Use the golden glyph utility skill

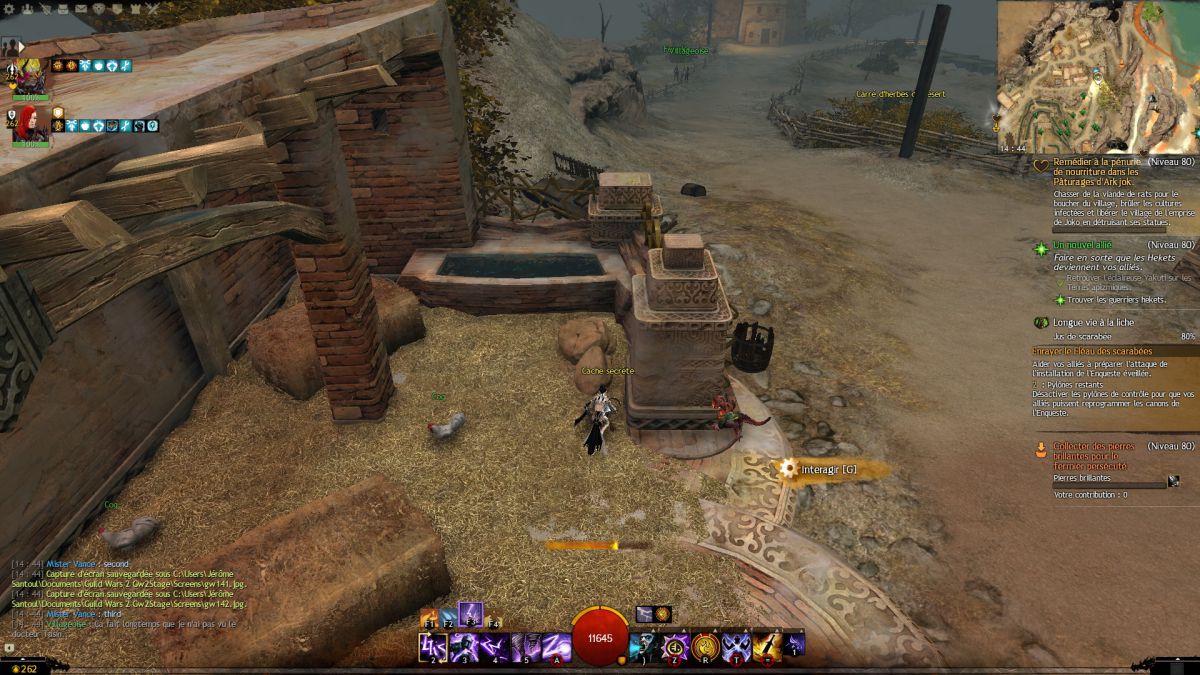point(707,647)
